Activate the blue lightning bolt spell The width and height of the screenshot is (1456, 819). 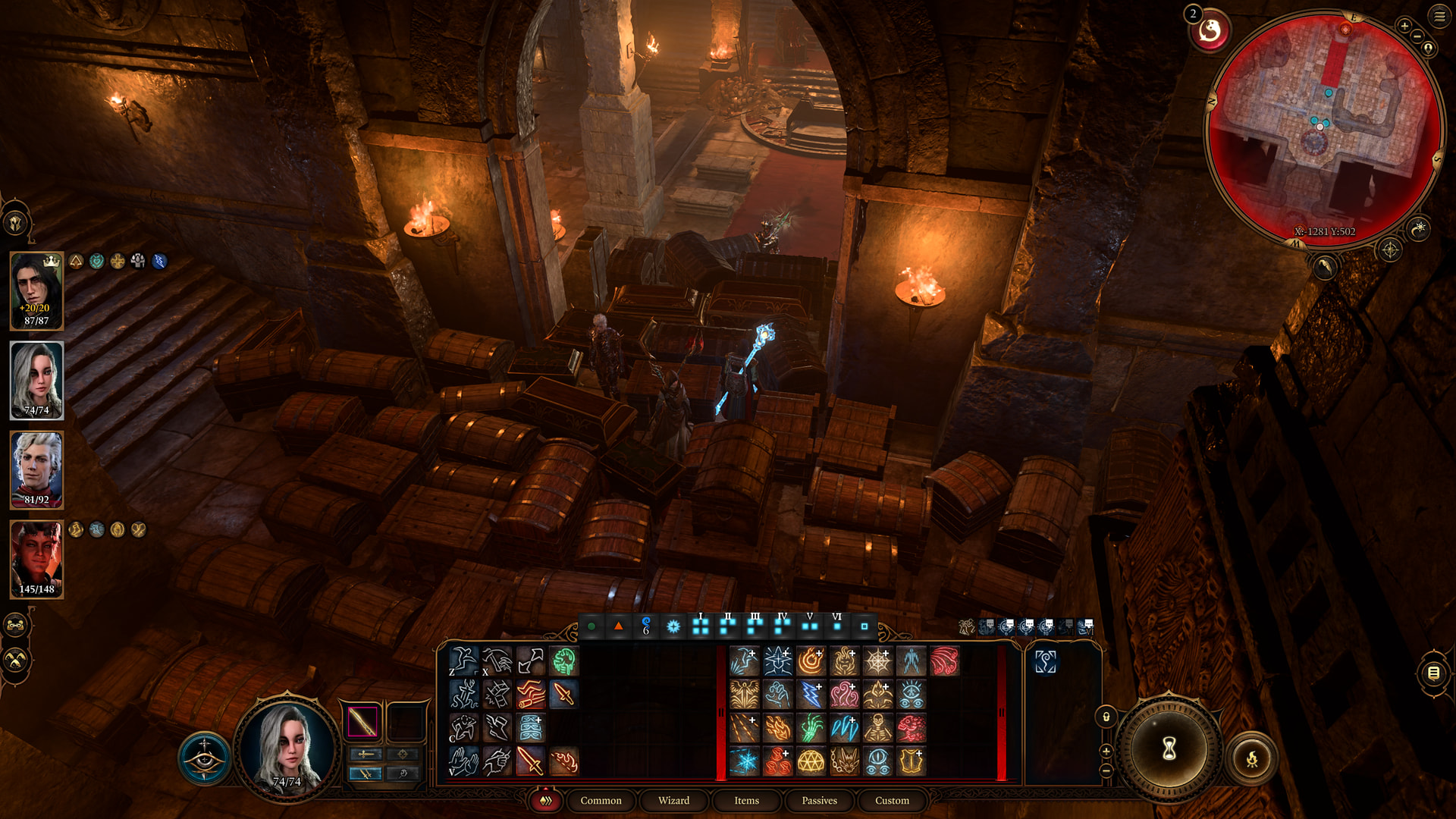[811, 695]
